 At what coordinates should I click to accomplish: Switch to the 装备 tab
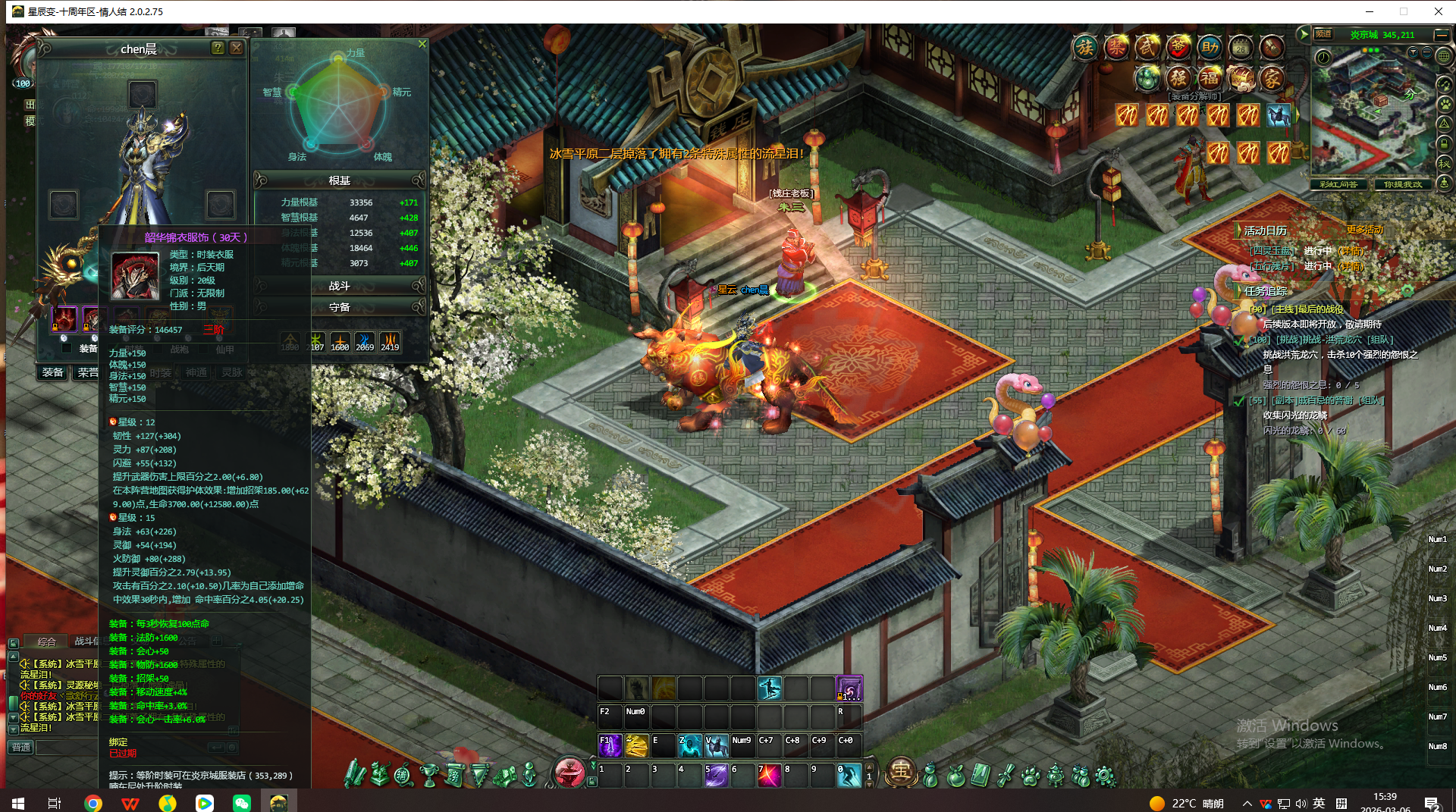53,372
